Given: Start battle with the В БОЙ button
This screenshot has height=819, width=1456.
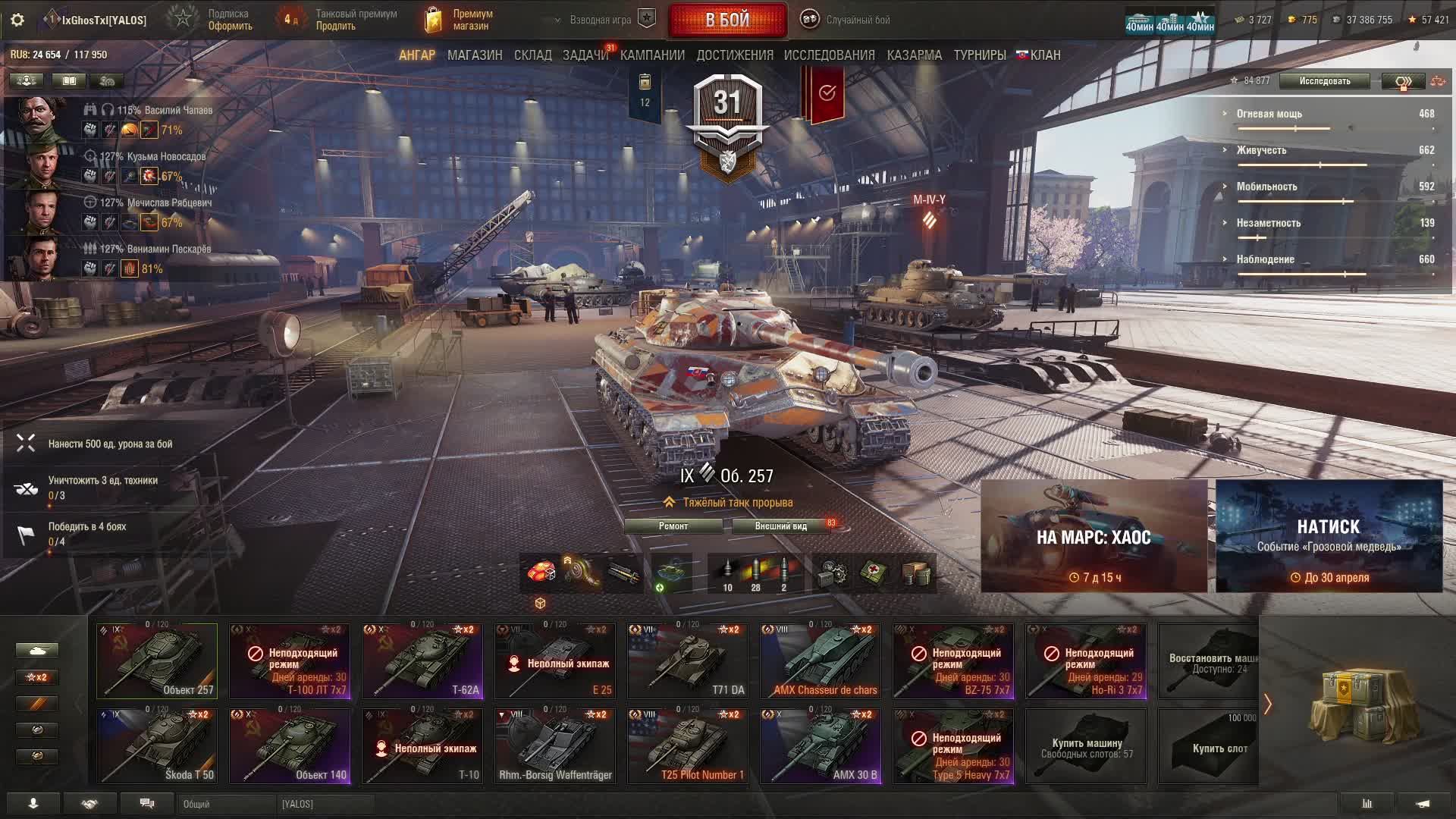Looking at the screenshot, I should tap(727, 20).
